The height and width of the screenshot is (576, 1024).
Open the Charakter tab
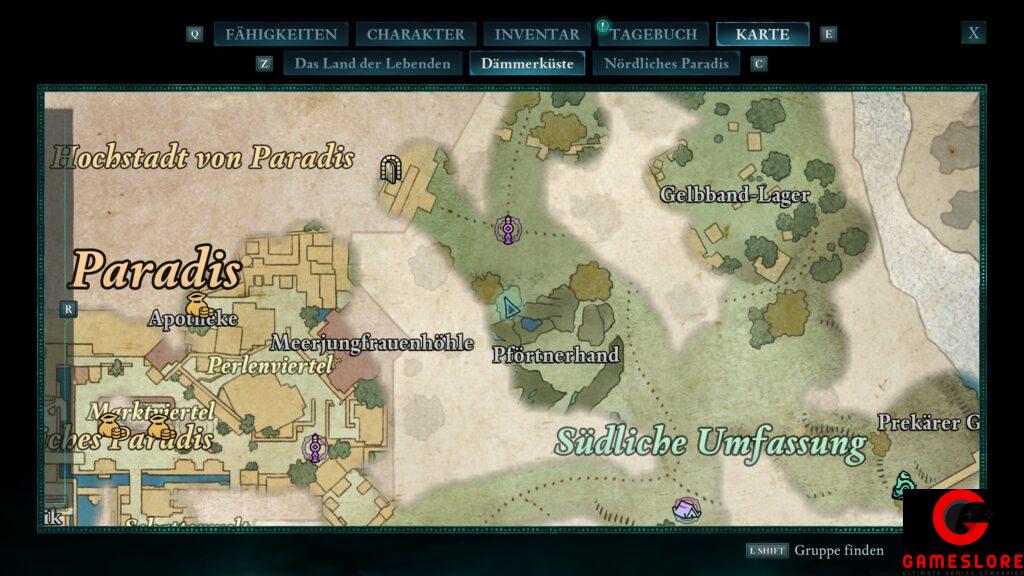click(x=415, y=34)
